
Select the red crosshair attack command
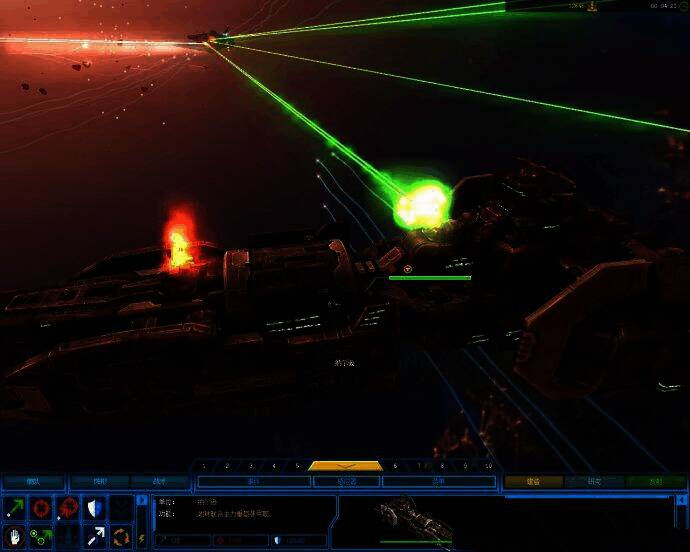tap(42, 509)
